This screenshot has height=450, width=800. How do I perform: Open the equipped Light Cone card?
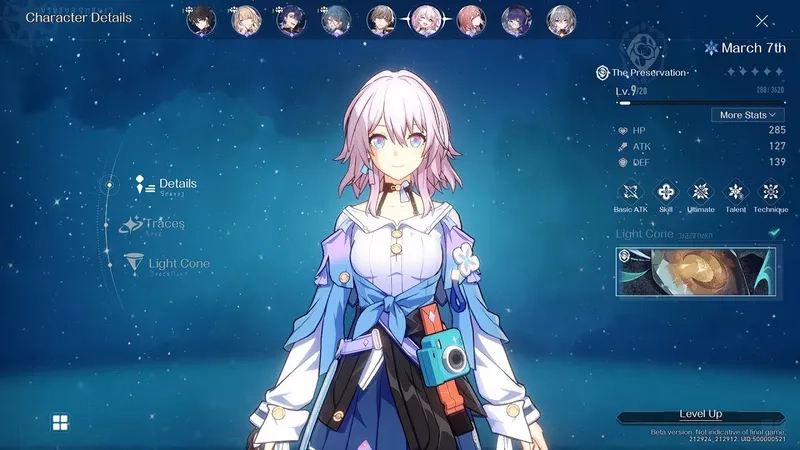695,272
